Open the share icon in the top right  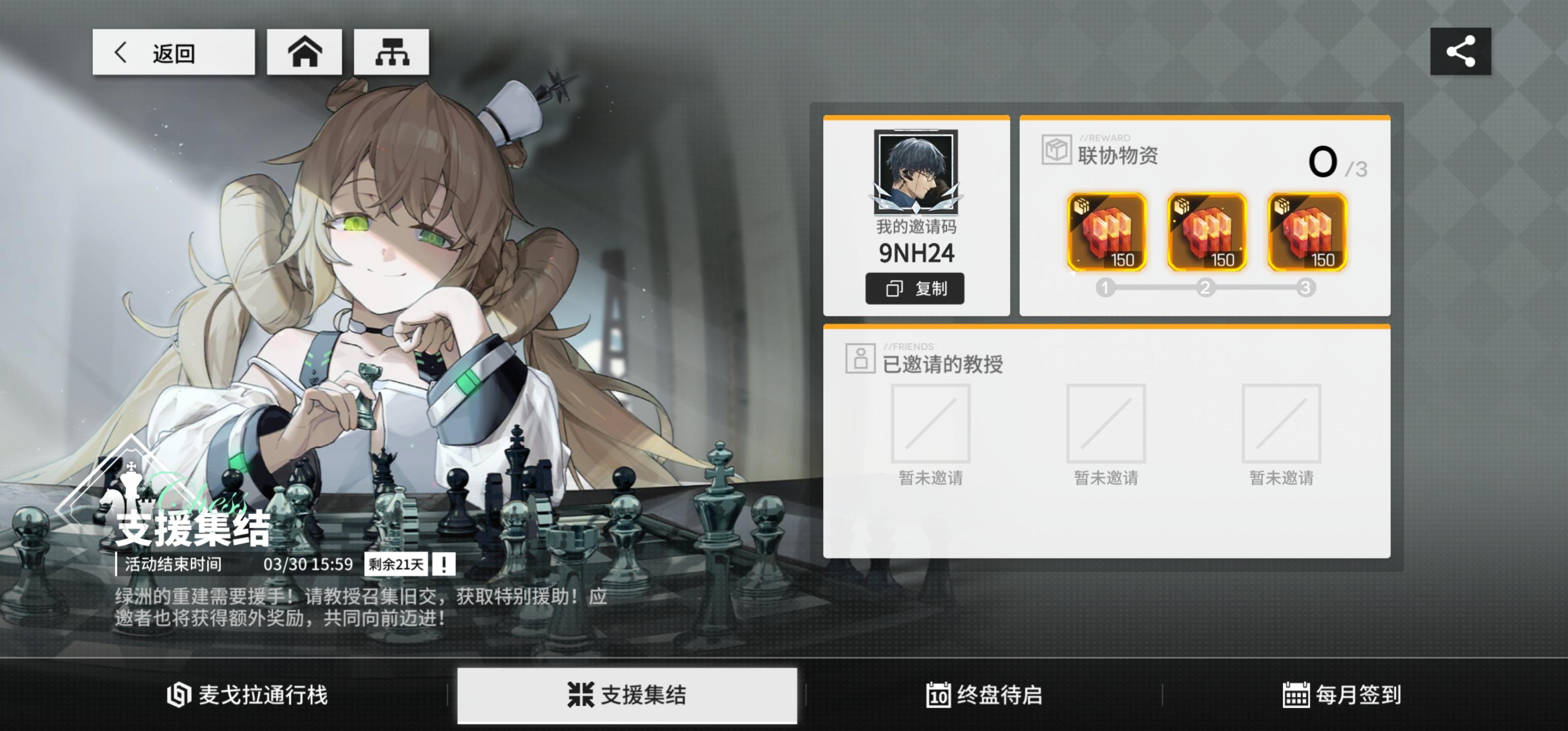coord(1460,52)
